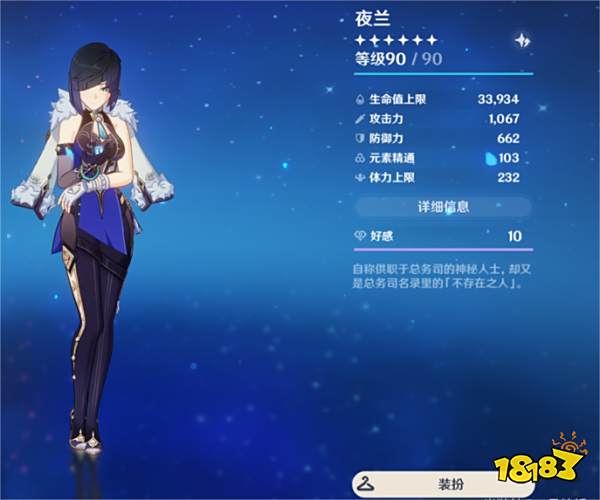Open the 详细信息 details button
This screenshot has width=600, height=500.
click(x=443, y=207)
